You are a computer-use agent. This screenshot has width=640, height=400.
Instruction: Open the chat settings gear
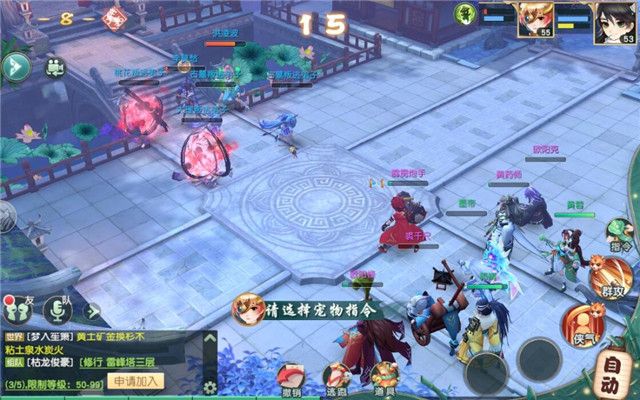[209, 387]
